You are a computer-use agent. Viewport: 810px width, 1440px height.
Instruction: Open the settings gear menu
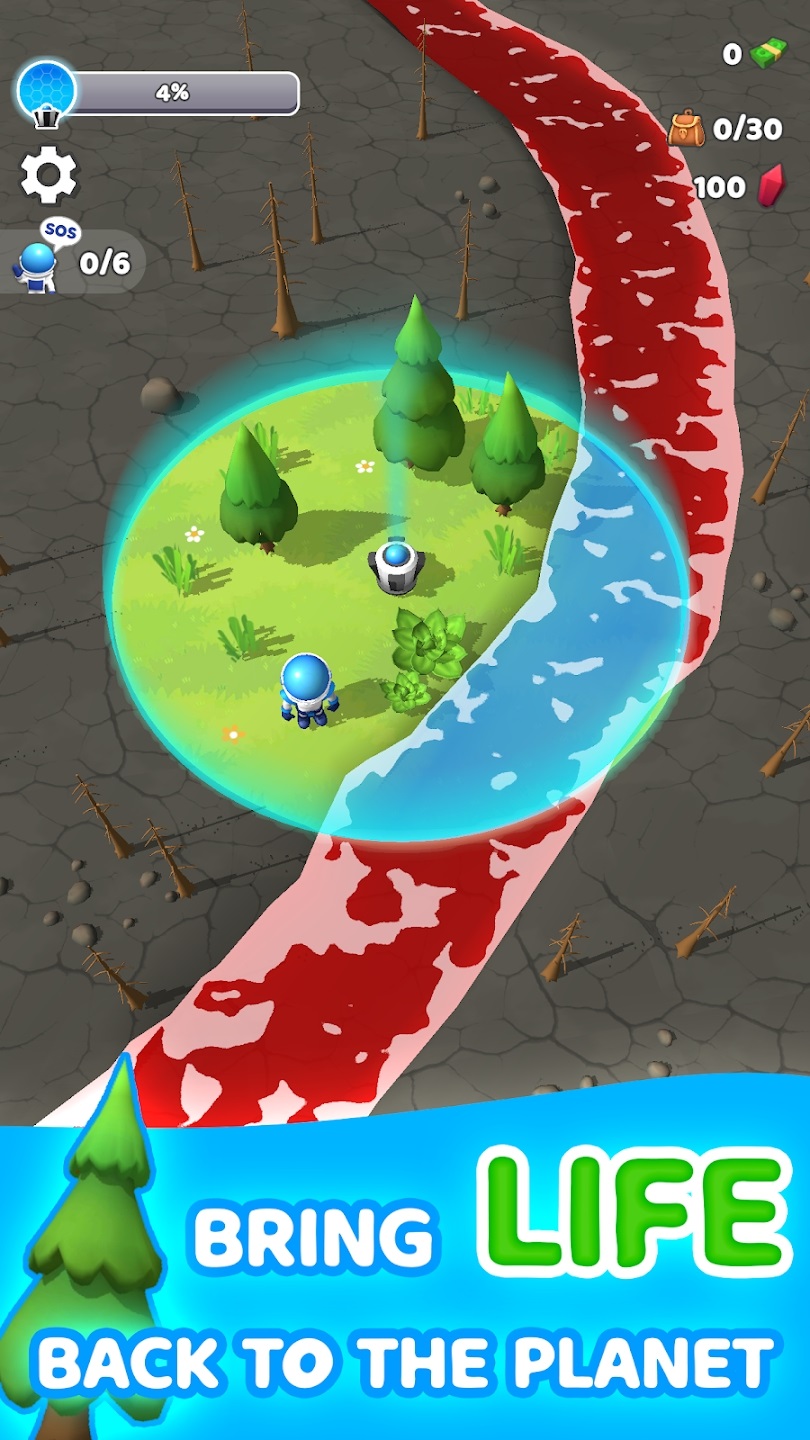(48, 174)
